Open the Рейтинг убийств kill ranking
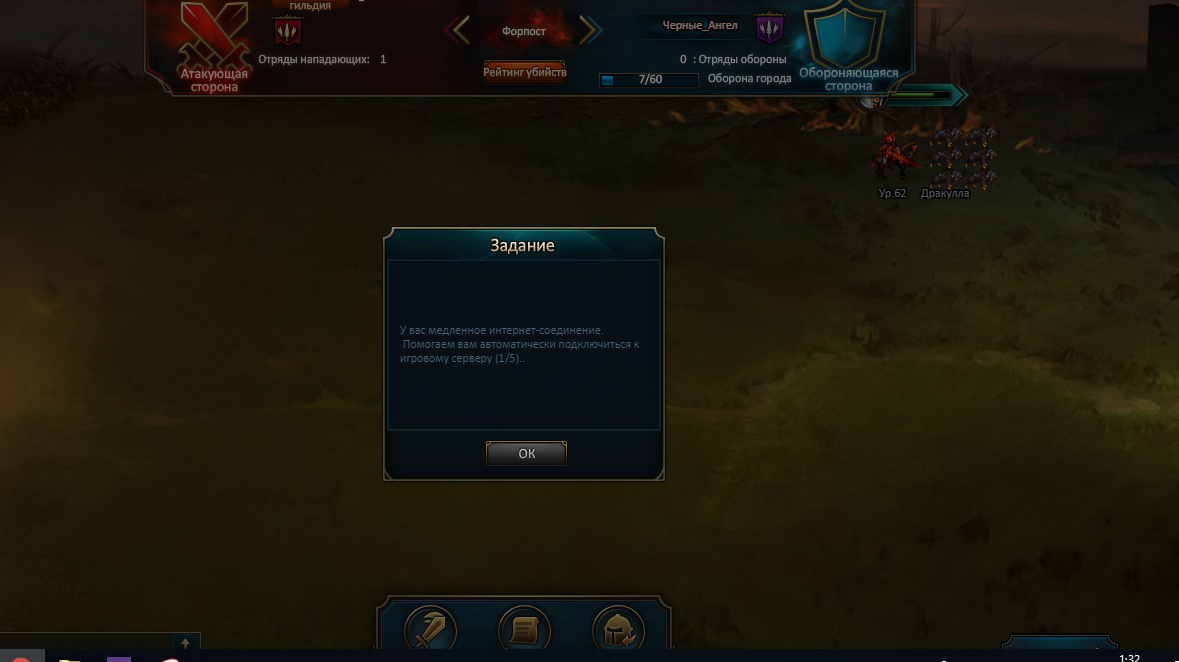This screenshot has height=662, width=1179. 525,72
